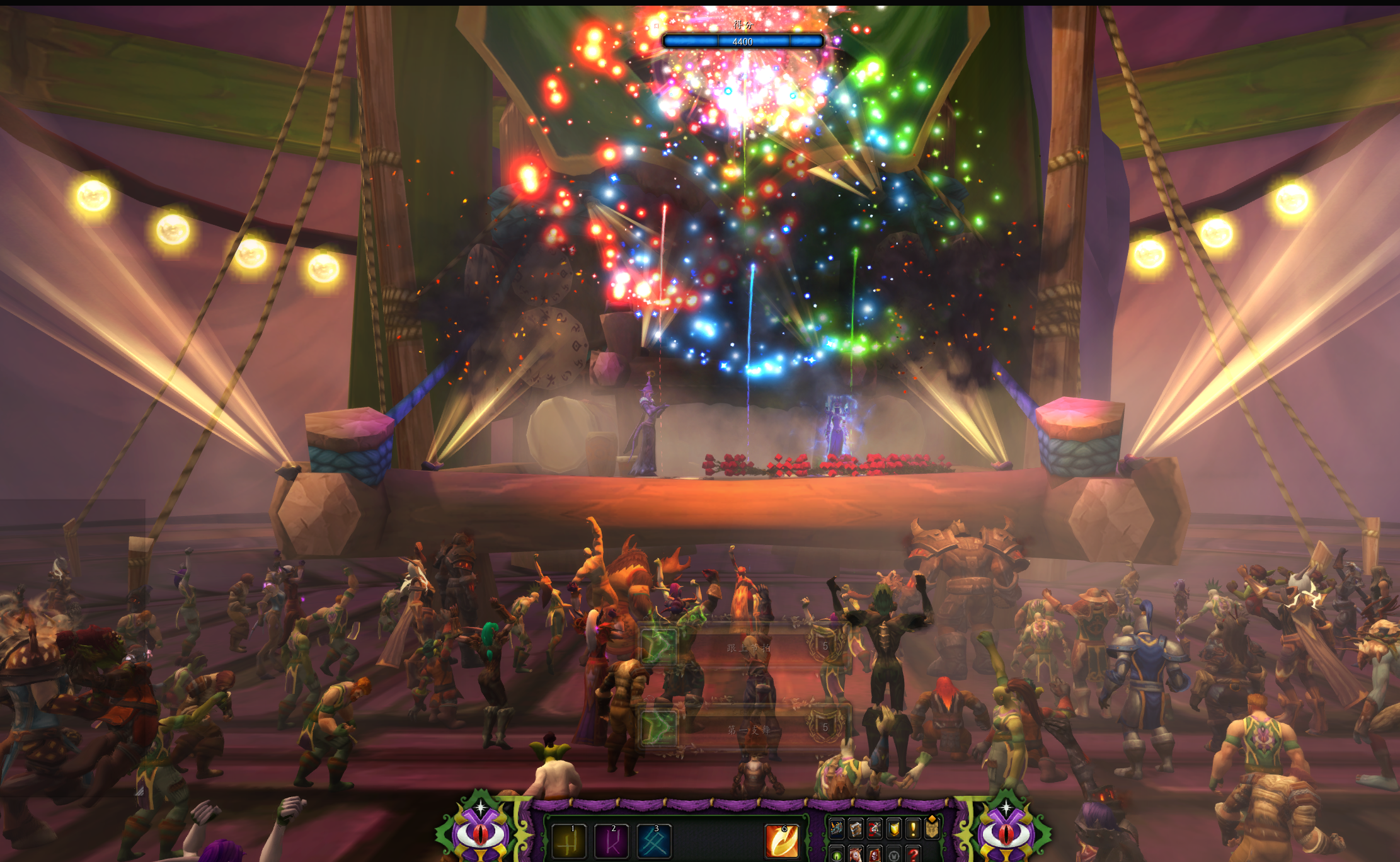This screenshot has height=862, width=1400.
Task: Click the 跟上节拍 achievement popup
Action: click(745, 647)
